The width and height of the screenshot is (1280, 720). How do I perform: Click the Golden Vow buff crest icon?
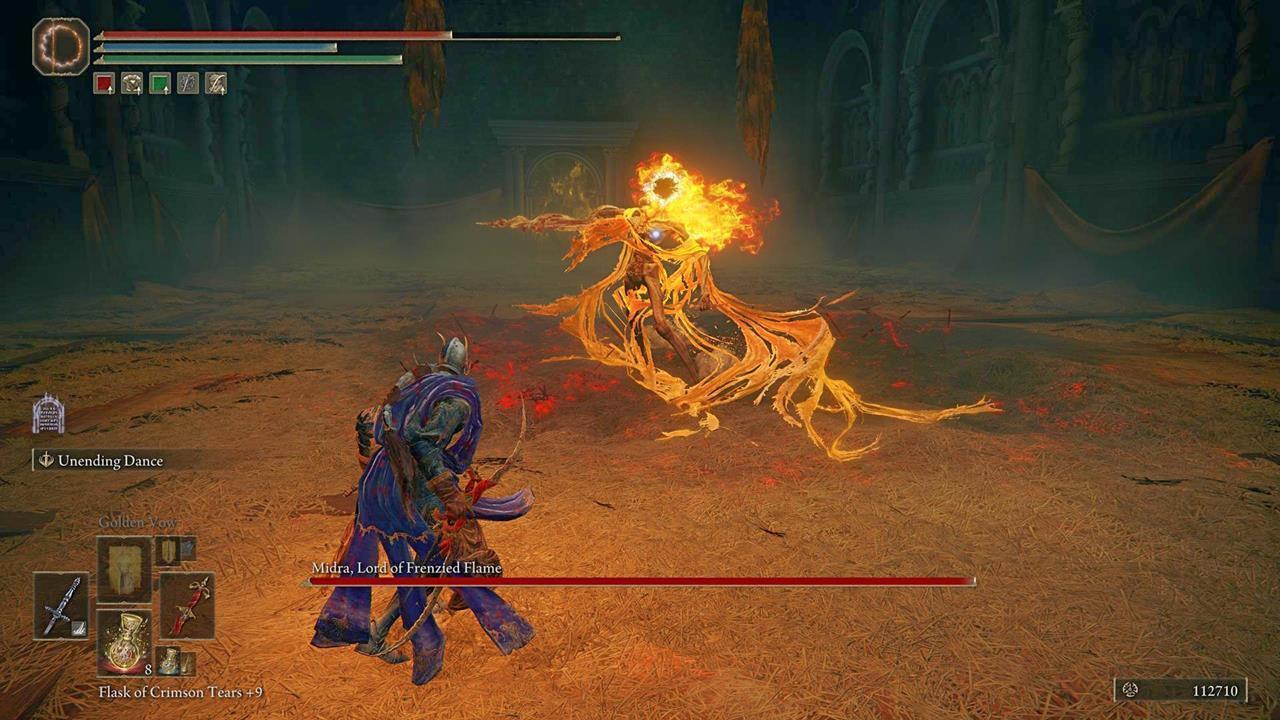click(x=132, y=83)
